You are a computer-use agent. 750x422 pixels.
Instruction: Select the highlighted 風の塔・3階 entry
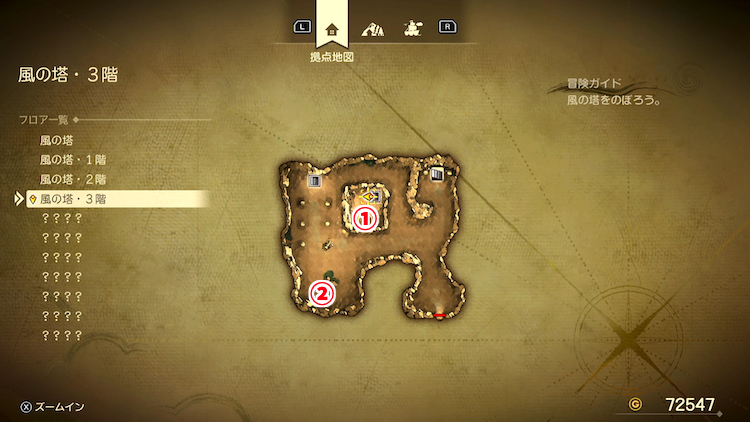pyautogui.click(x=72, y=199)
